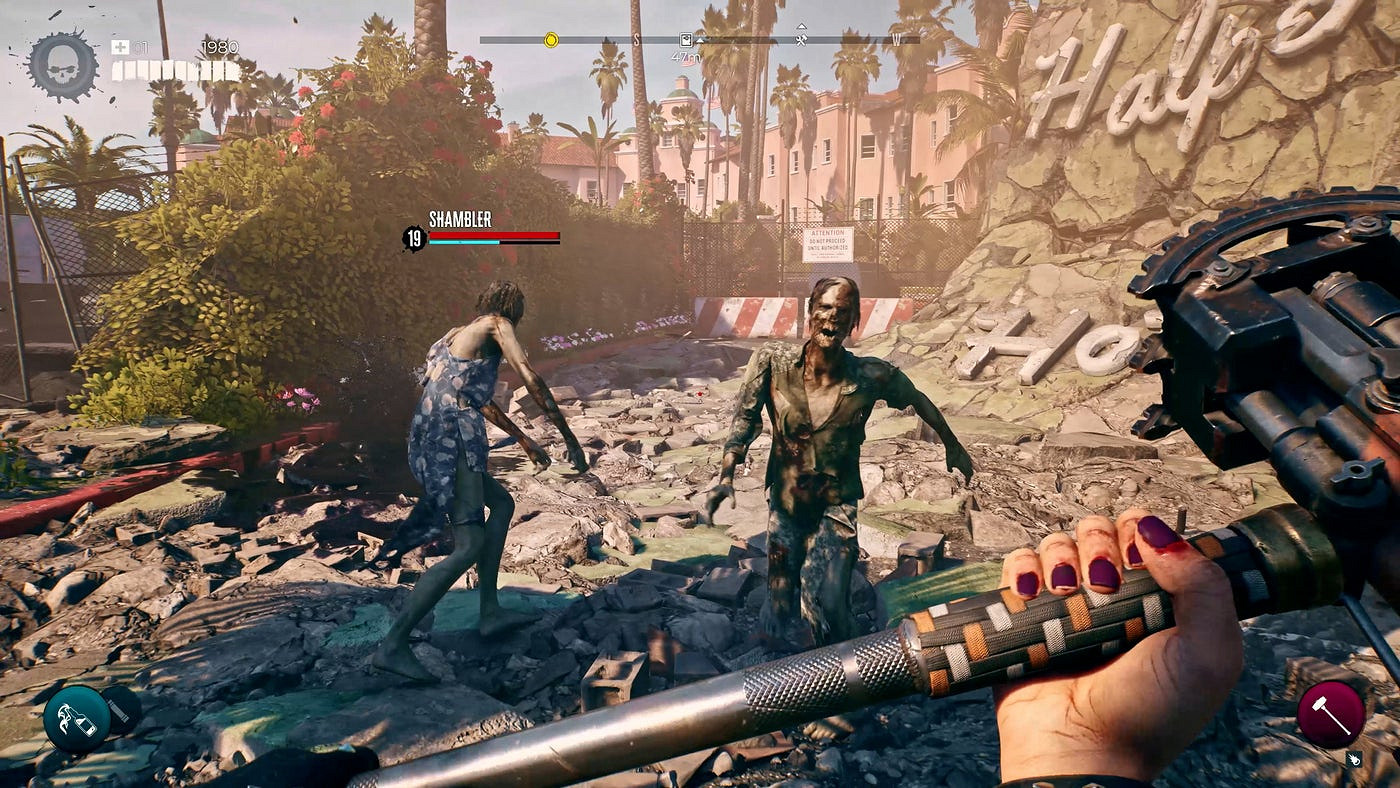Click the small impact mod icon under the hammer
This screenshot has height=788, width=1400.
1355,759
